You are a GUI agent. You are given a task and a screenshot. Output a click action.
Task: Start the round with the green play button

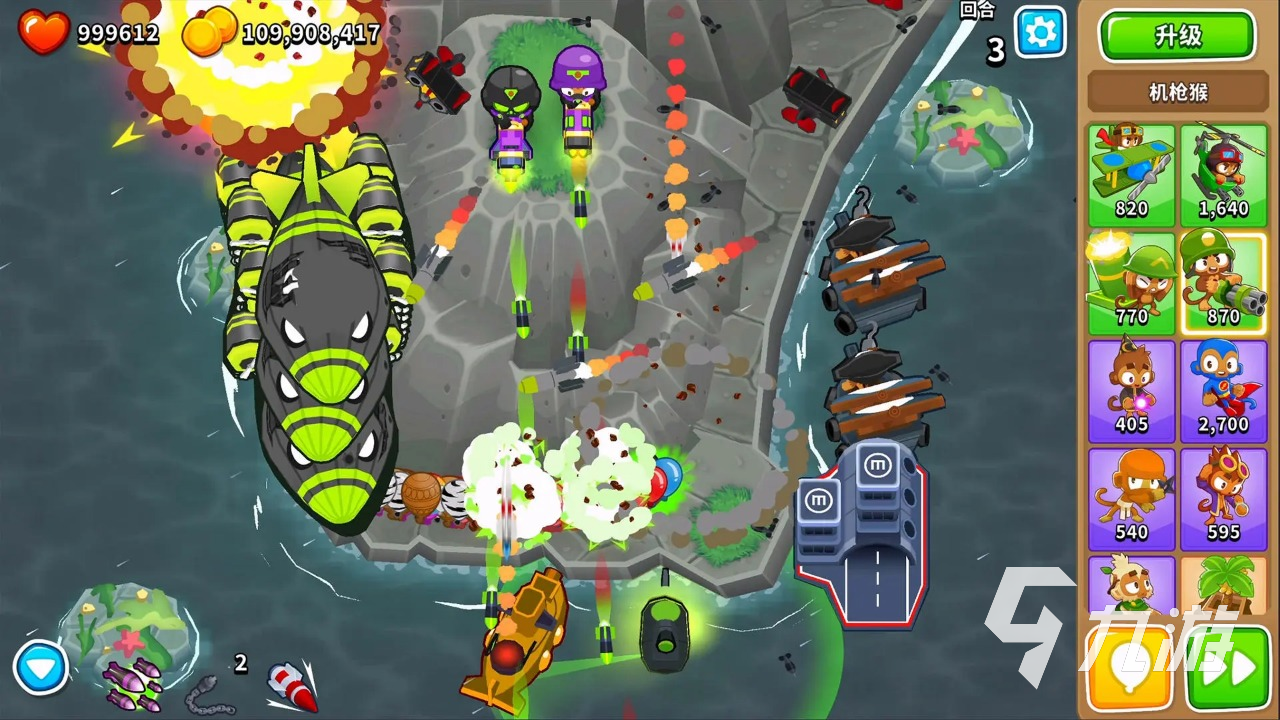[1228, 670]
